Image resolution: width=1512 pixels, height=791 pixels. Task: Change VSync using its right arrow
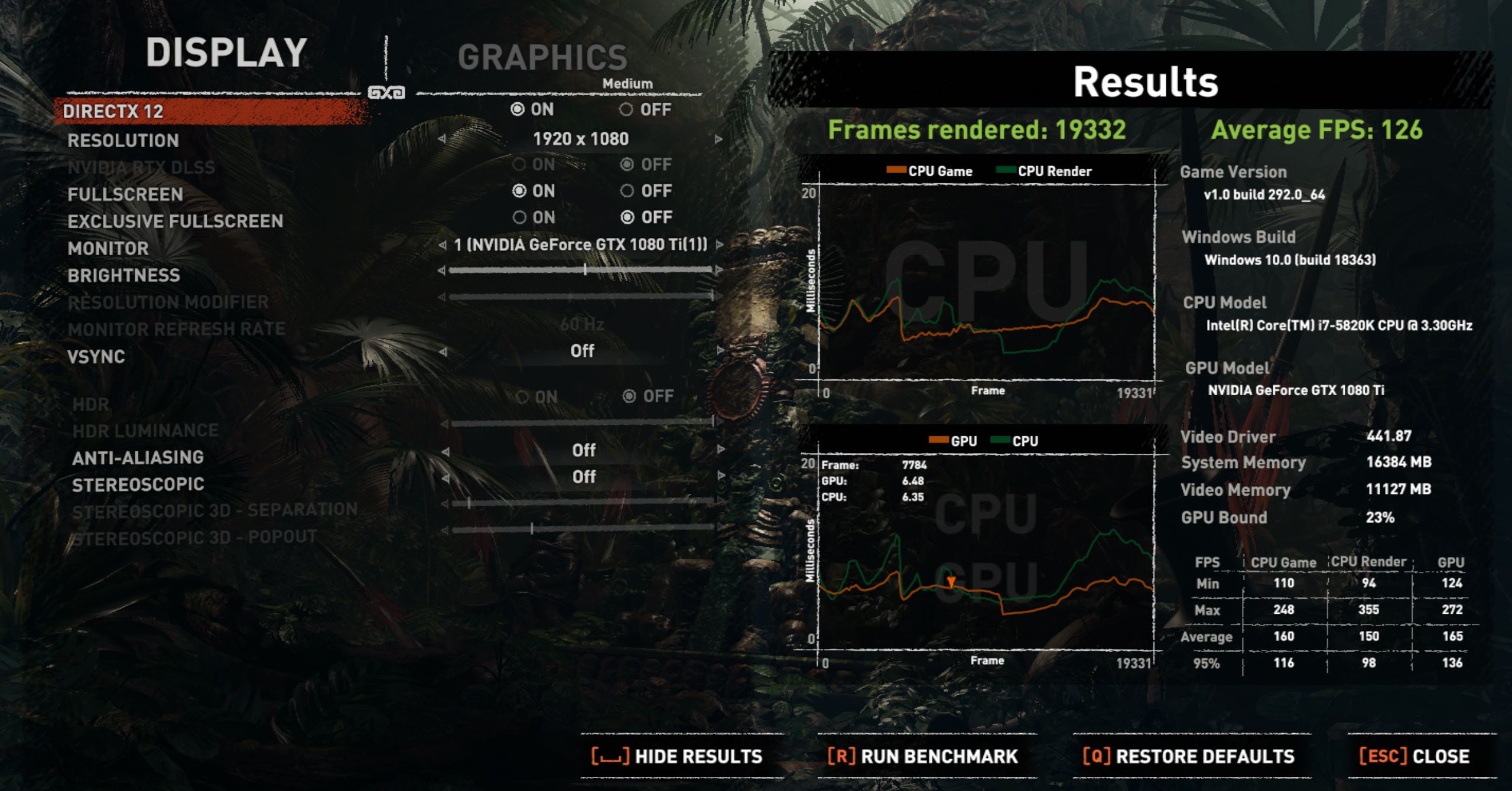pyautogui.click(x=720, y=351)
